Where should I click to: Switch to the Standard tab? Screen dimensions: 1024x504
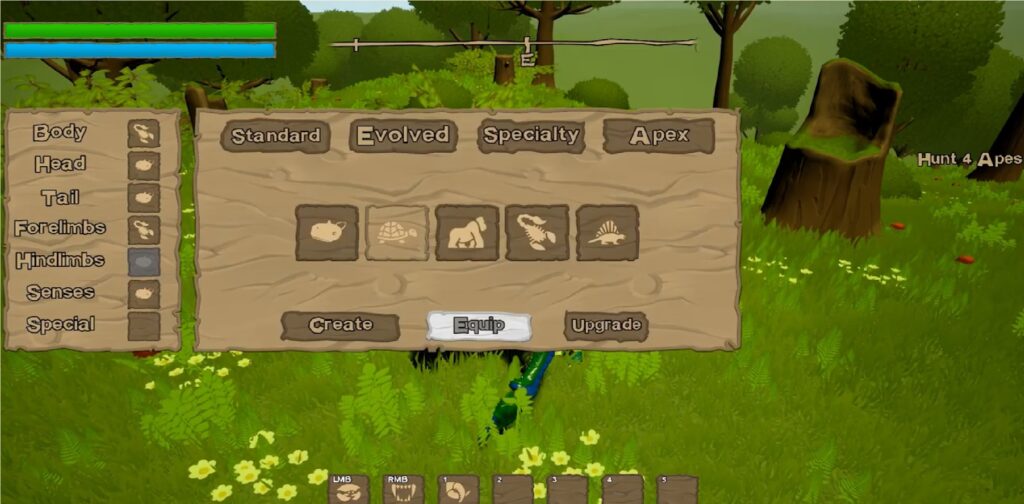(275, 136)
